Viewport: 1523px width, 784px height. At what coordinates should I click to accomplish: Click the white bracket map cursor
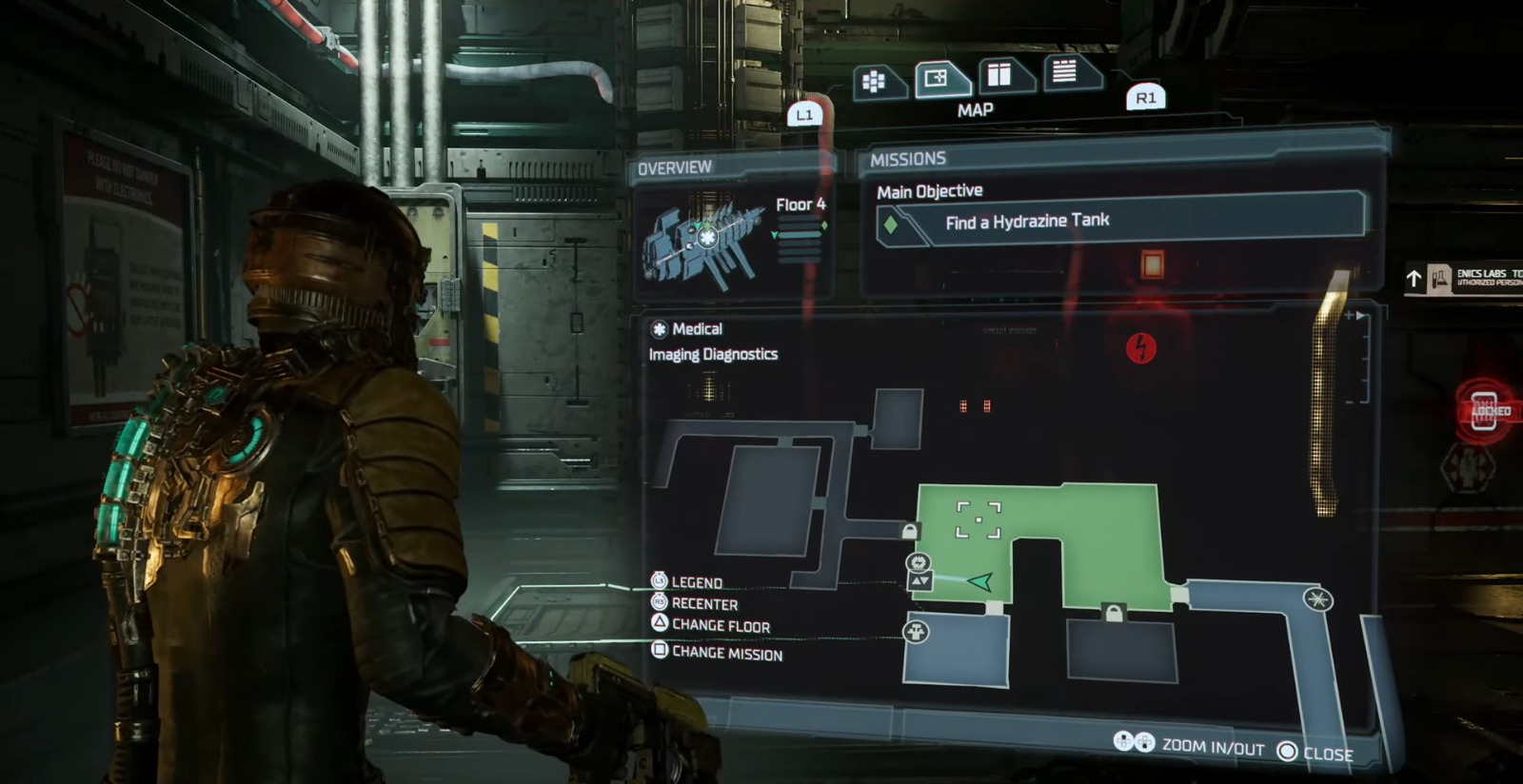pyautogui.click(x=979, y=520)
